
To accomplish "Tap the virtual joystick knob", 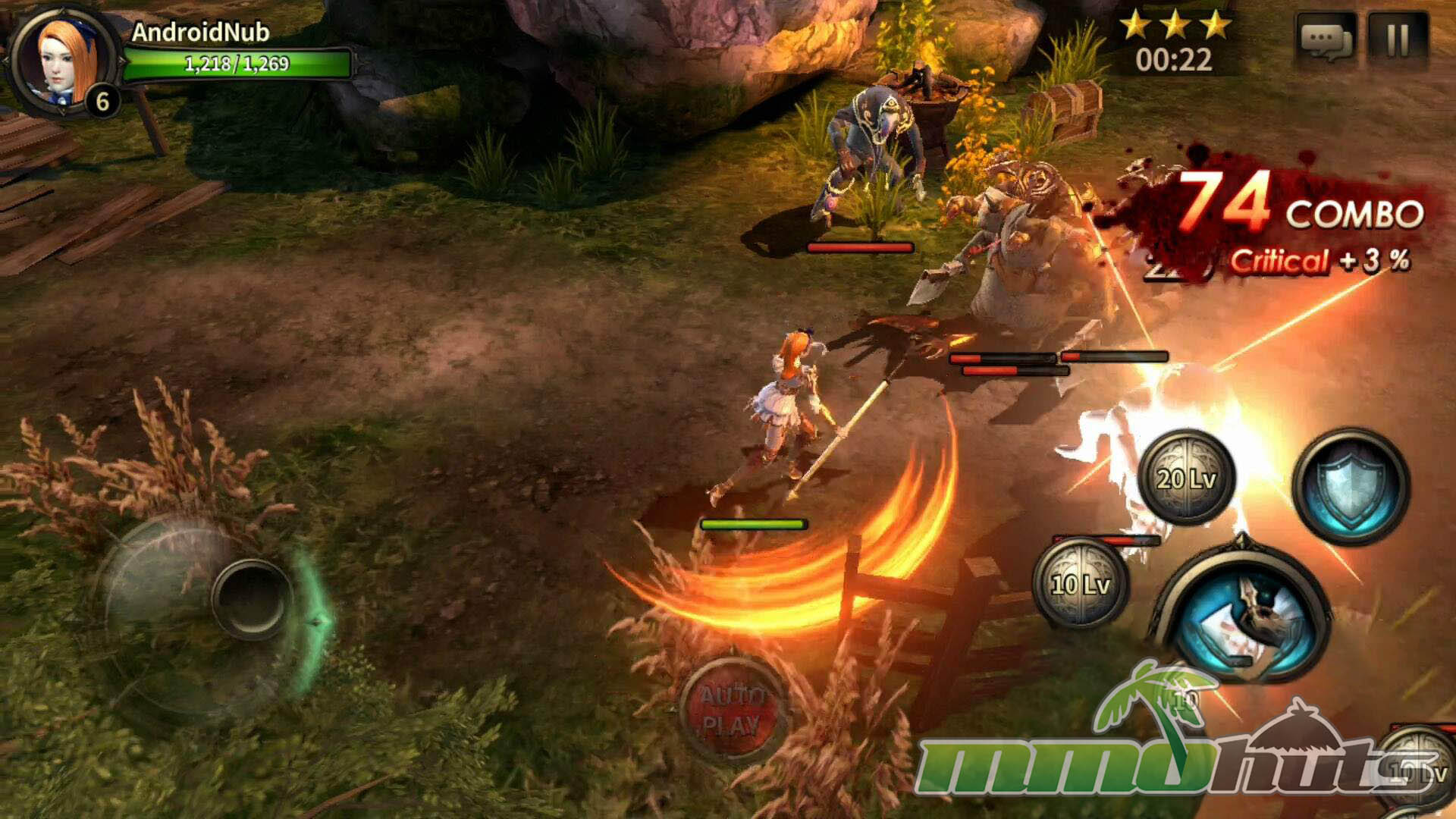I will click(x=251, y=598).
